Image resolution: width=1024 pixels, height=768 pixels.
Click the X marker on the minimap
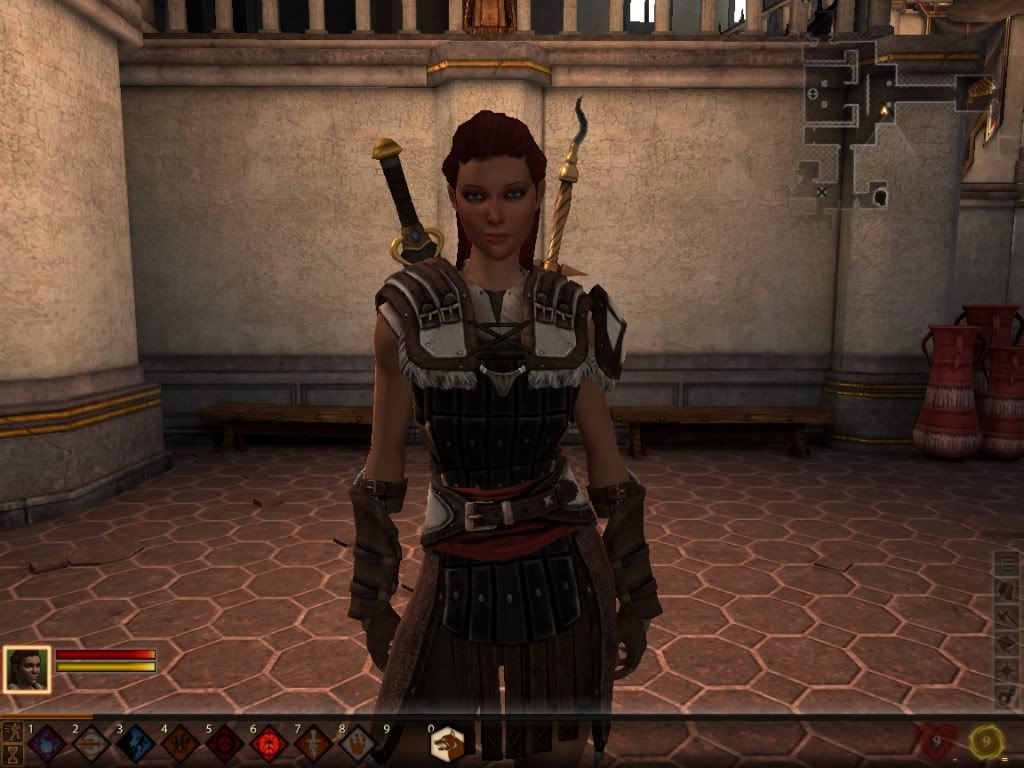[x=822, y=190]
